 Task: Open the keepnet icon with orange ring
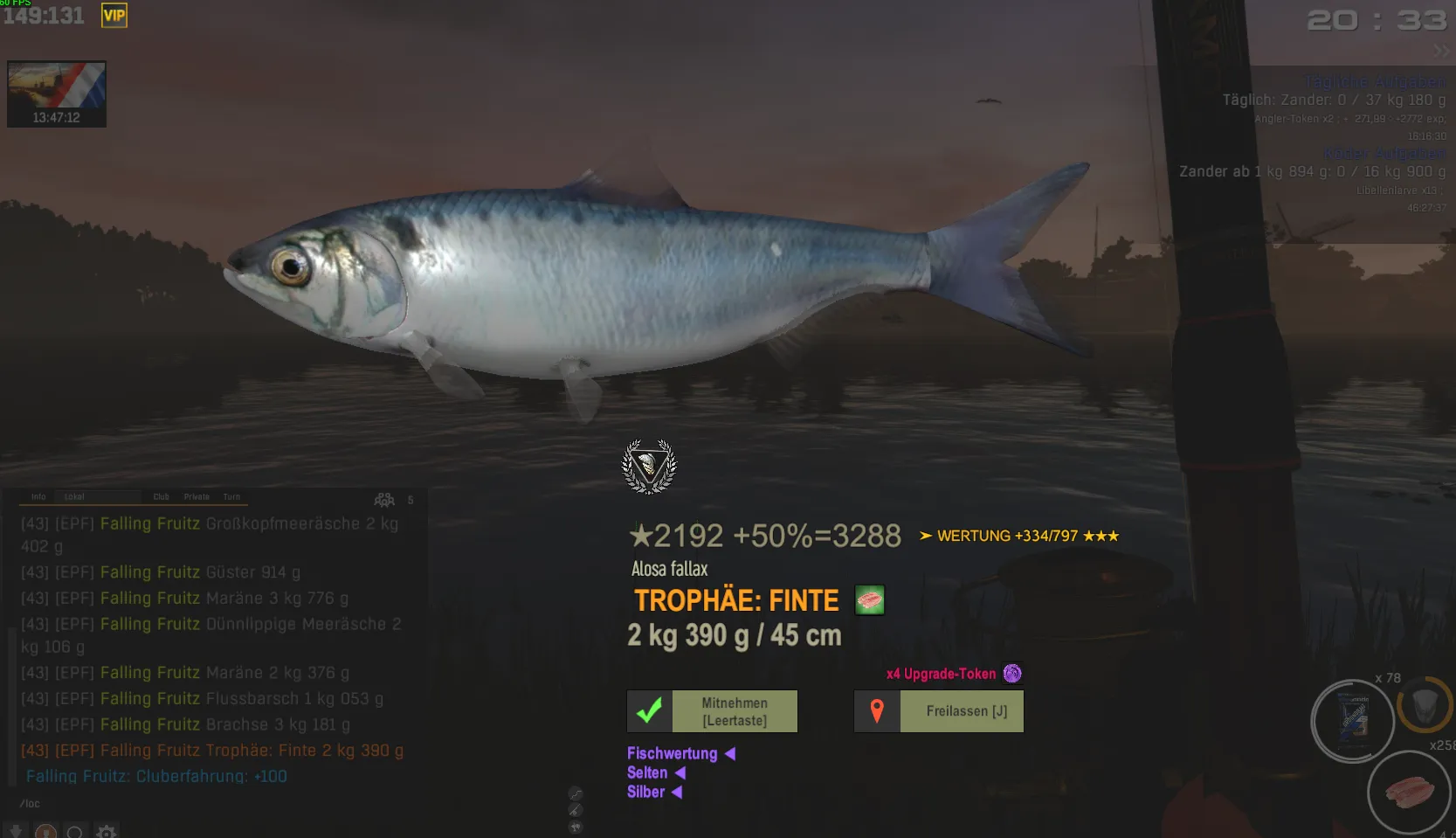point(1424,705)
